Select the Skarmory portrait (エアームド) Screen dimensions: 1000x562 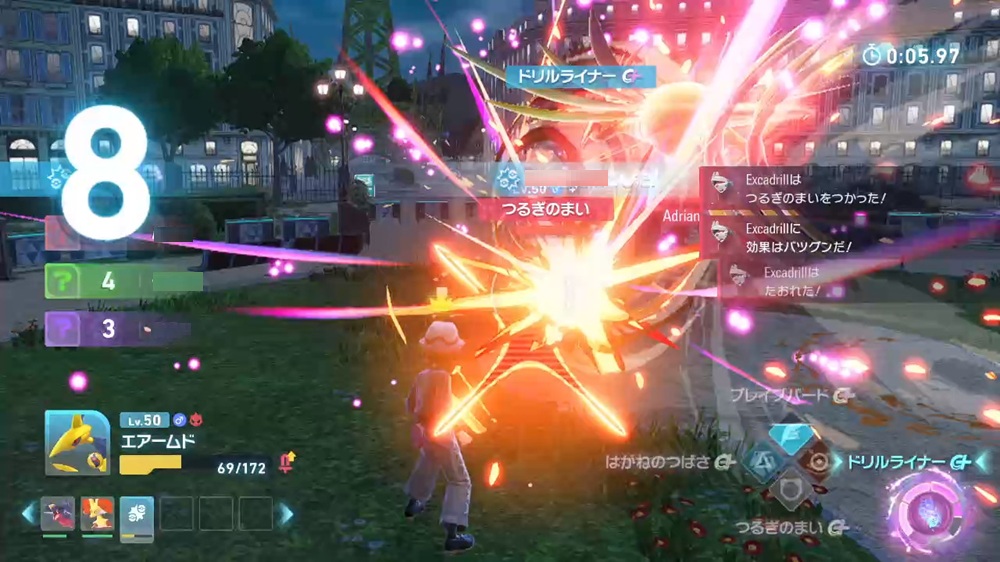point(77,443)
